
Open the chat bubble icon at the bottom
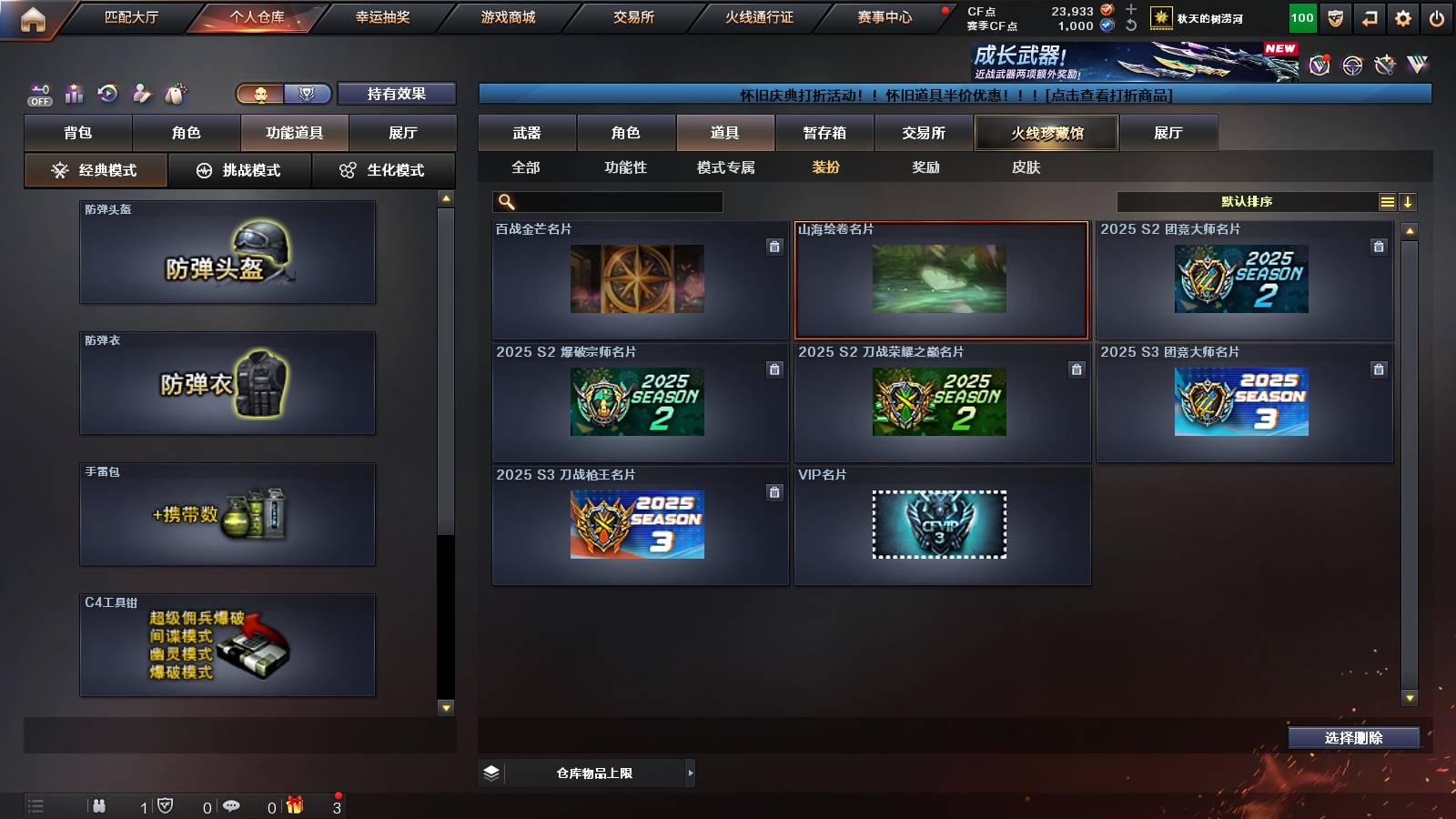click(232, 804)
